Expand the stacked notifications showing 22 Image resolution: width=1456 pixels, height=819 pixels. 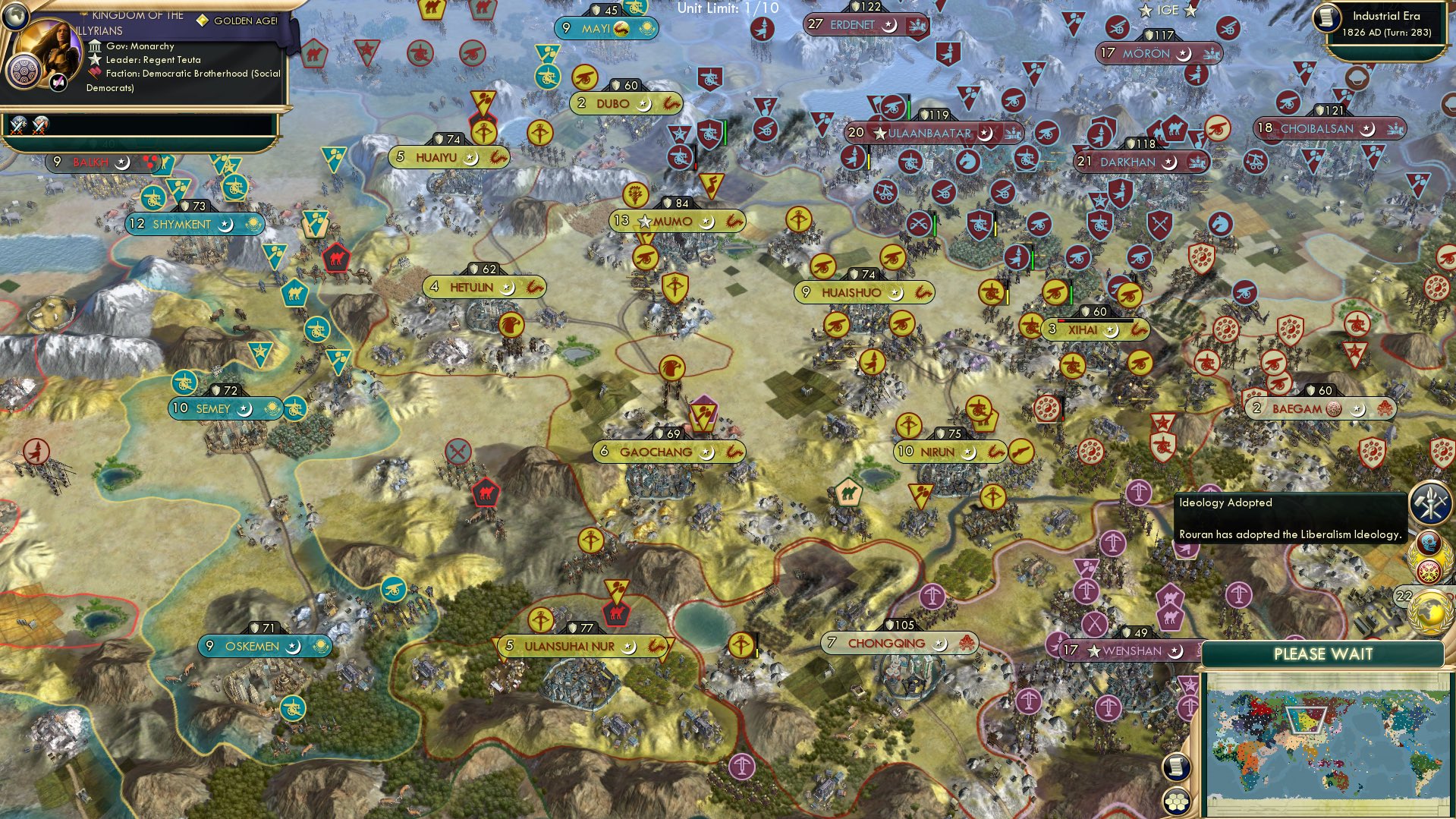[x=1404, y=596]
